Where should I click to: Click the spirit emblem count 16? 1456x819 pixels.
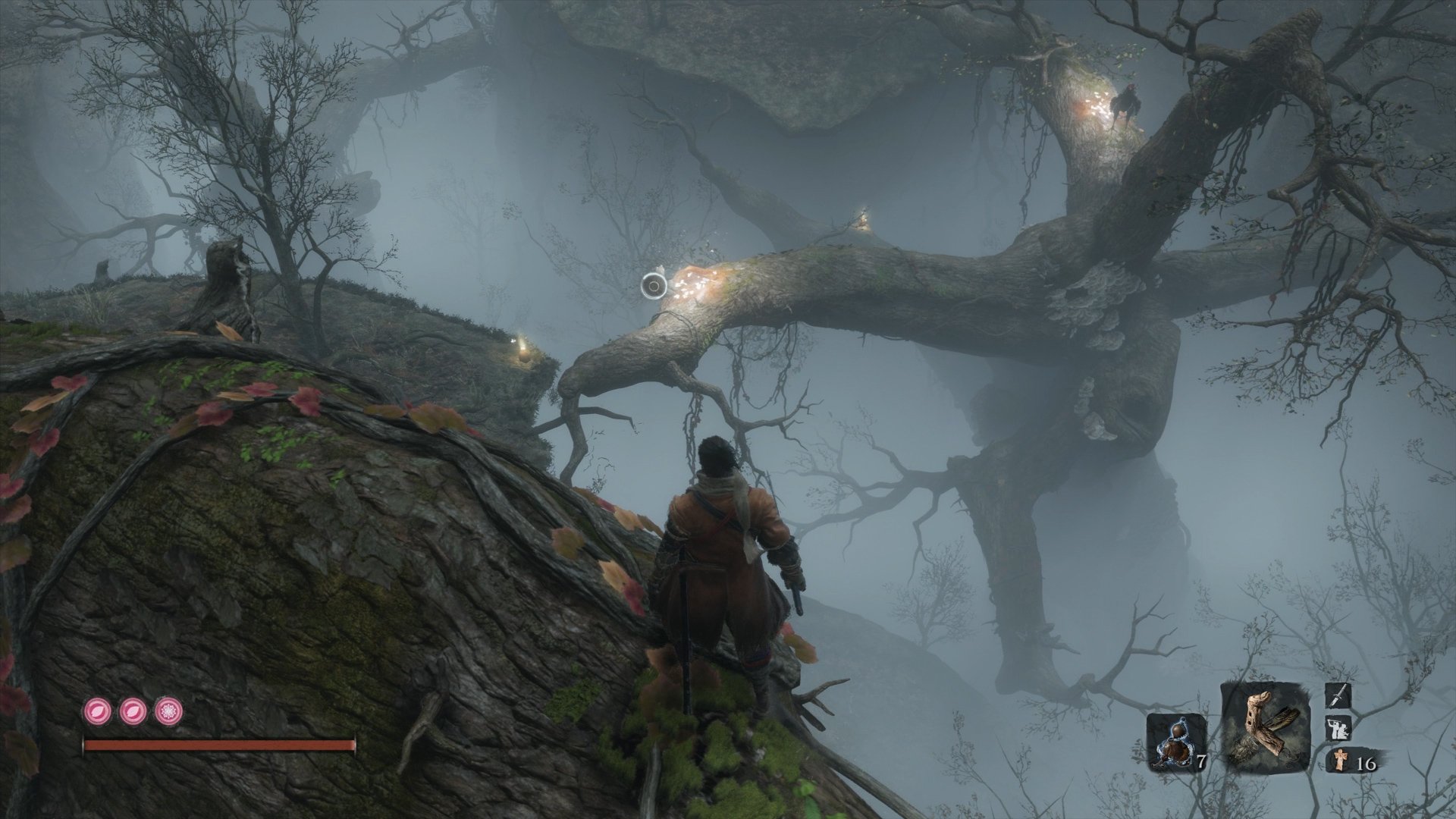point(1369,764)
